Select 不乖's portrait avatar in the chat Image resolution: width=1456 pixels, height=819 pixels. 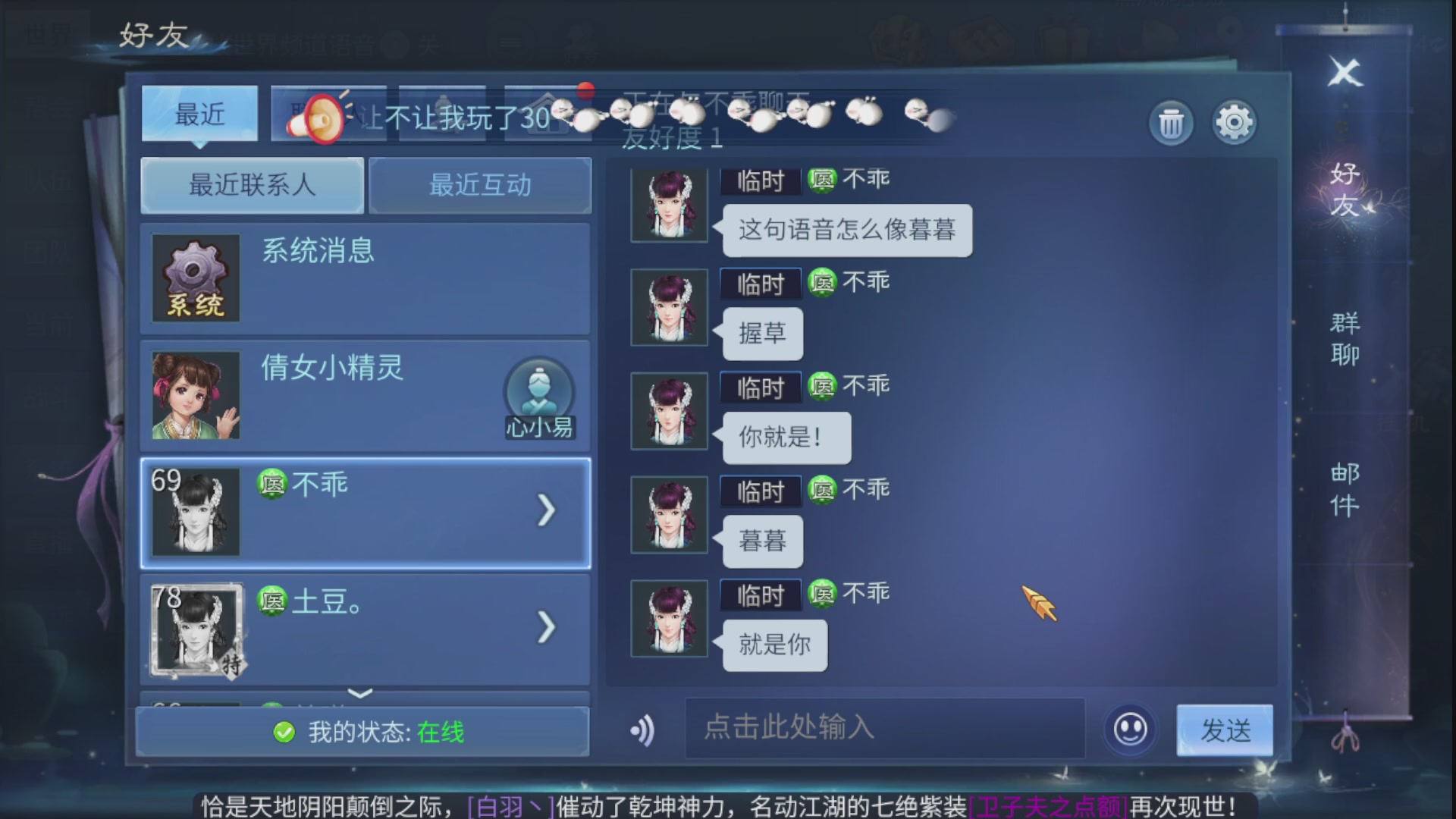pos(668,205)
